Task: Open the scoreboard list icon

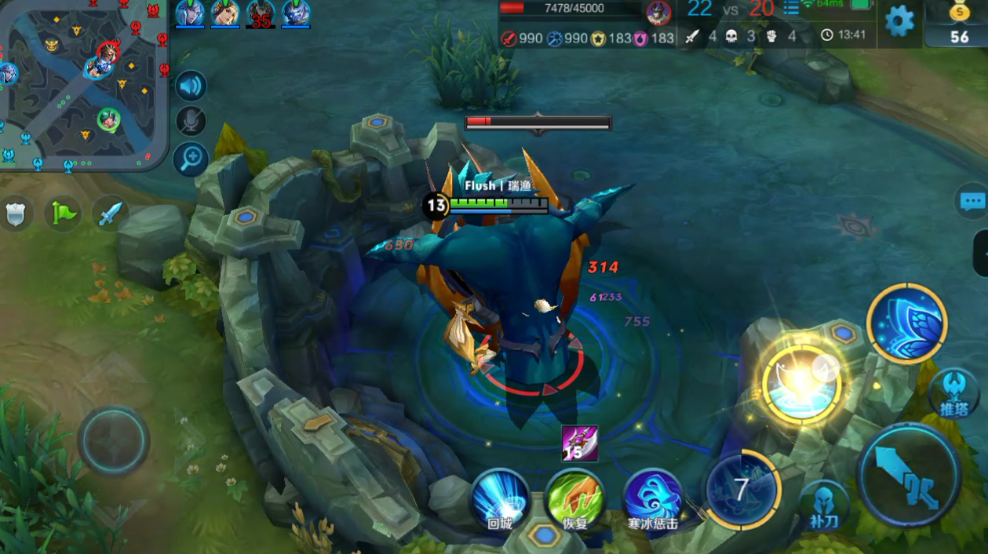Action: tap(792, 9)
